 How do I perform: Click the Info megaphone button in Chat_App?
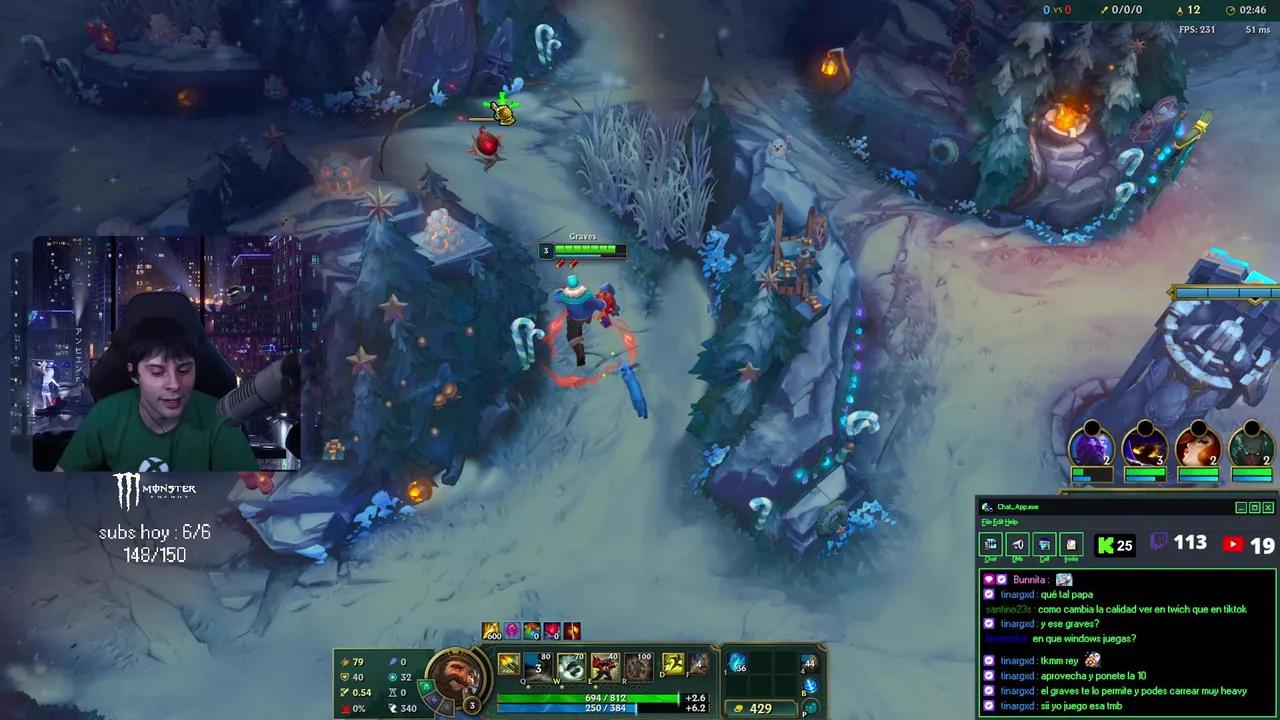click(x=1017, y=544)
